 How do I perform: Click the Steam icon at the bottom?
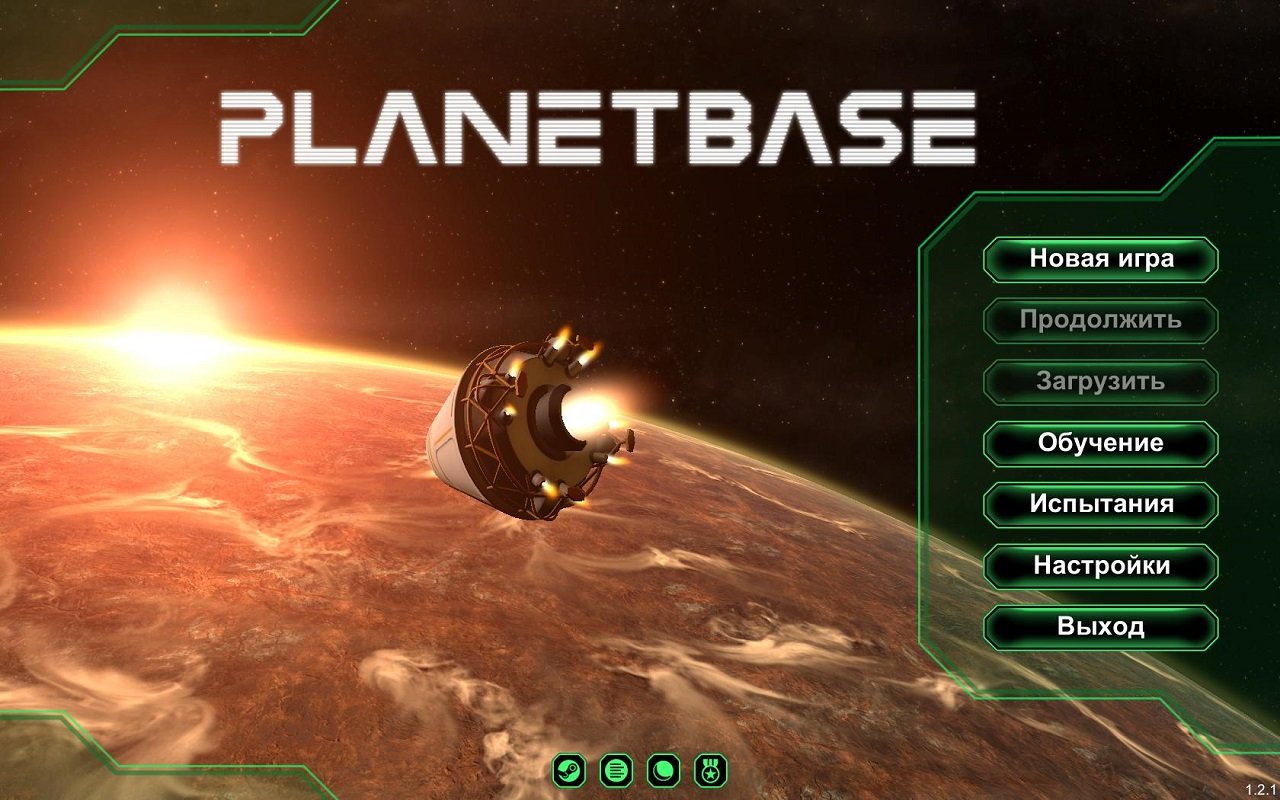coord(569,769)
